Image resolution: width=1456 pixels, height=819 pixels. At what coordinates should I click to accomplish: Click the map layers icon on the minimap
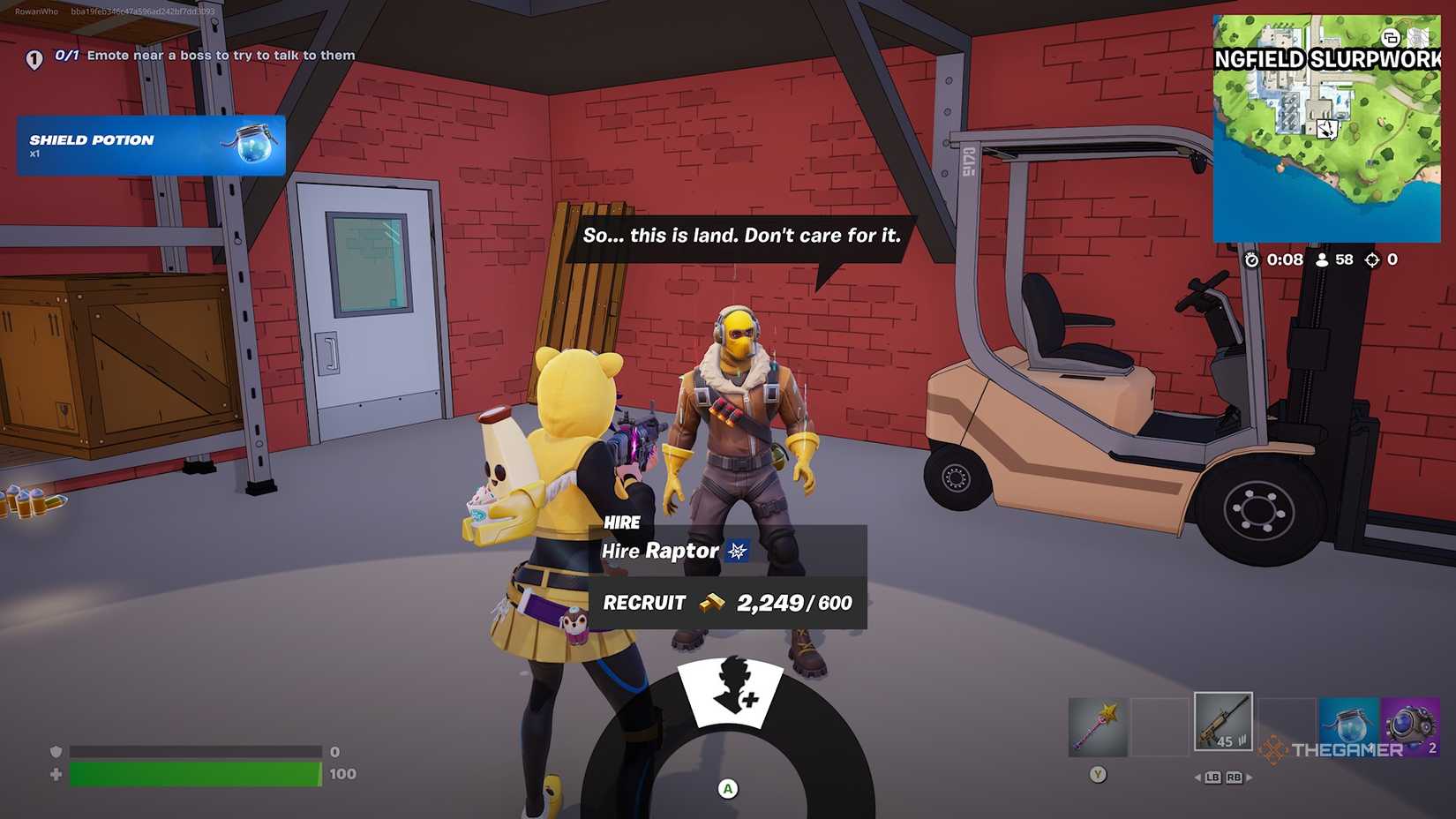tap(1392, 37)
